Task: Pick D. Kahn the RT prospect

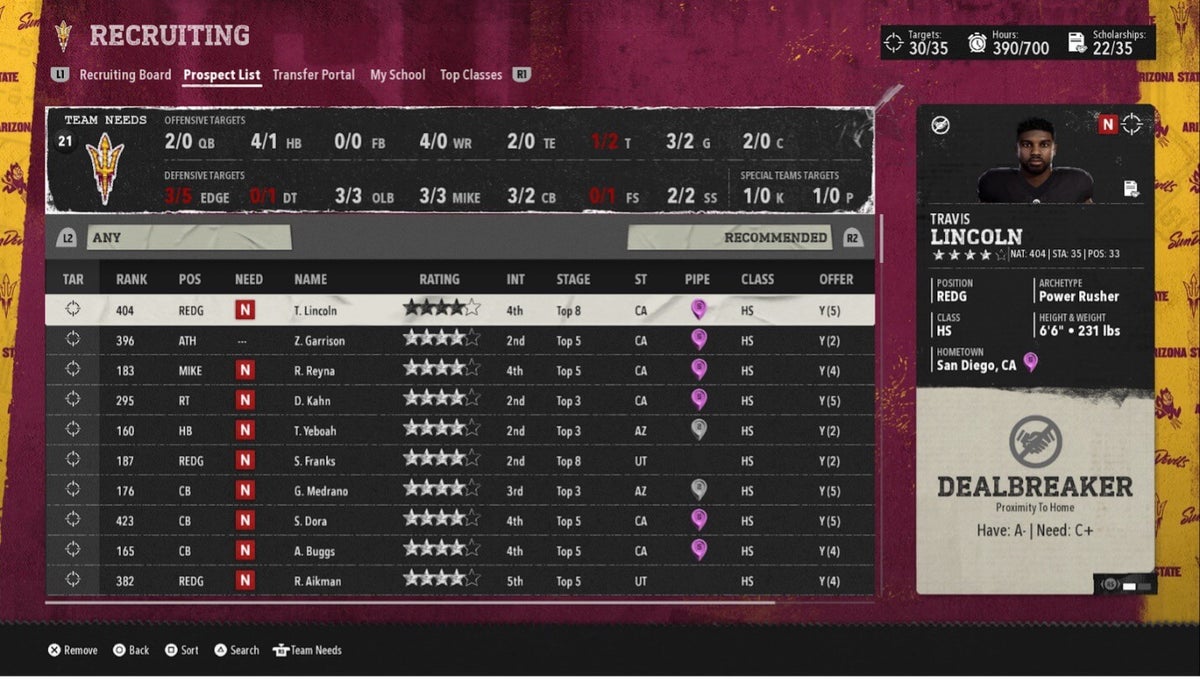Action: pos(314,401)
